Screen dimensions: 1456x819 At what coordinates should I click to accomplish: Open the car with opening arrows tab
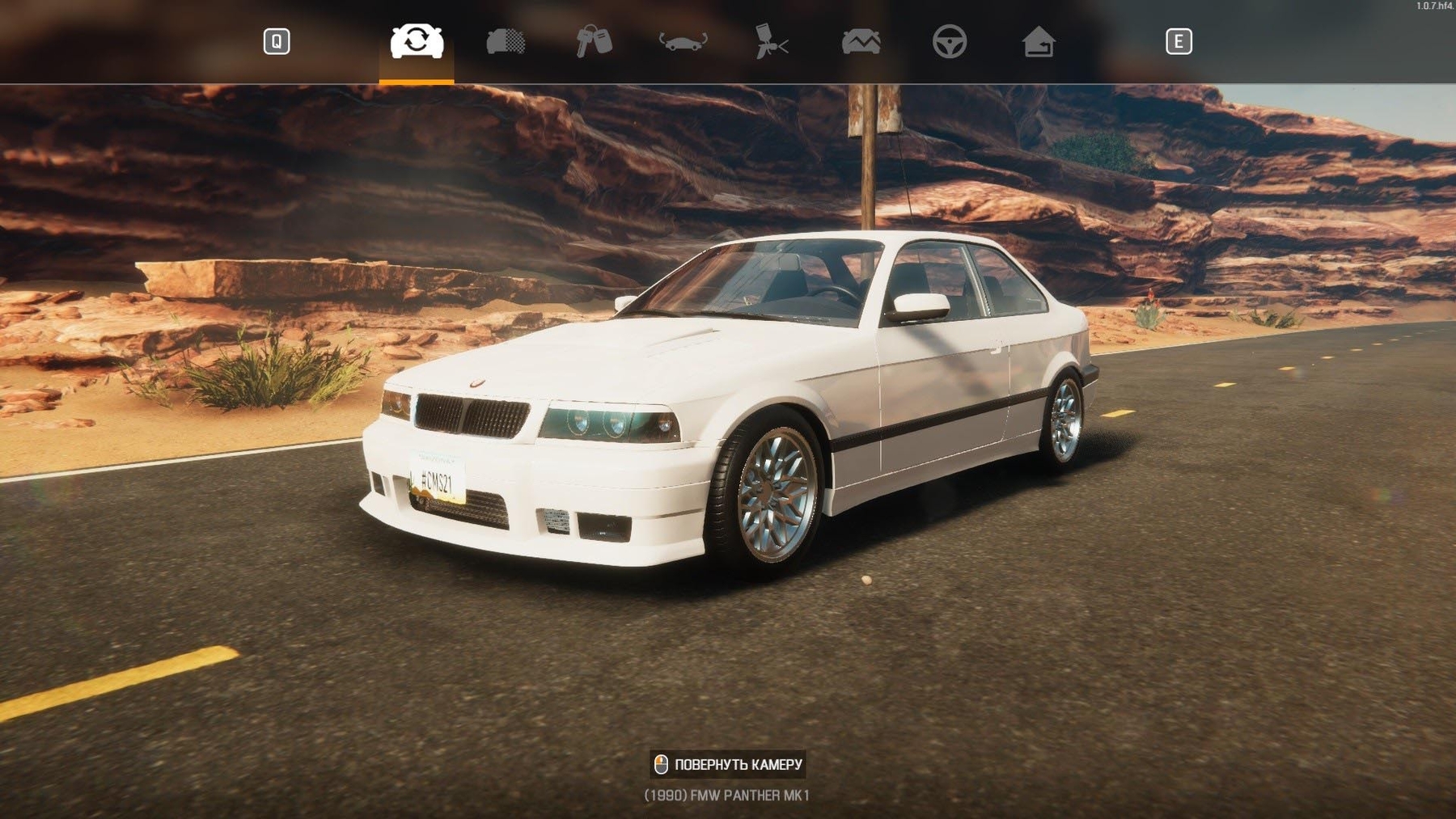tap(683, 41)
